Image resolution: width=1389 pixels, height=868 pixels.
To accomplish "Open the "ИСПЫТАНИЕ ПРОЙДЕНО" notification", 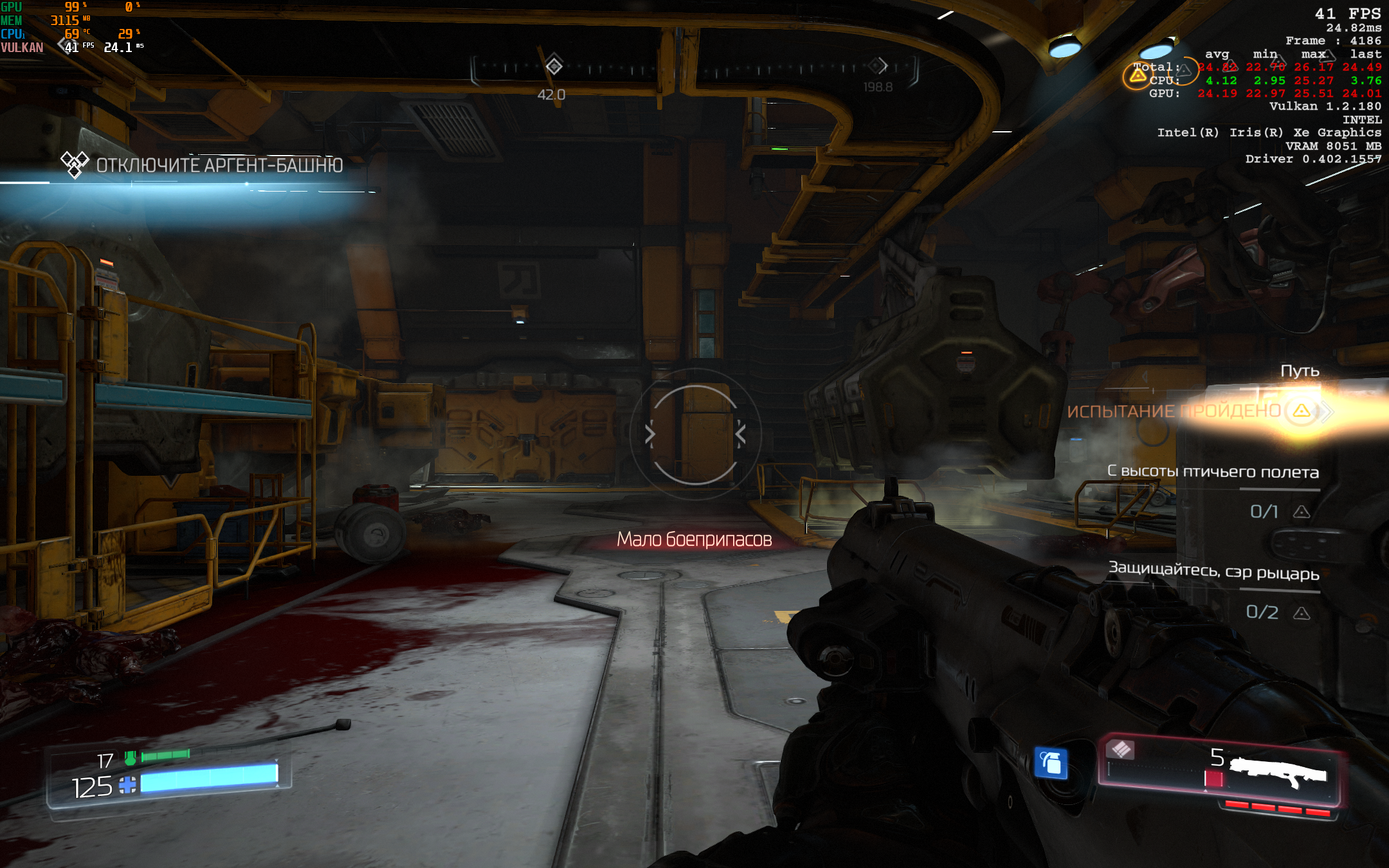I will click(x=1174, y=411).
